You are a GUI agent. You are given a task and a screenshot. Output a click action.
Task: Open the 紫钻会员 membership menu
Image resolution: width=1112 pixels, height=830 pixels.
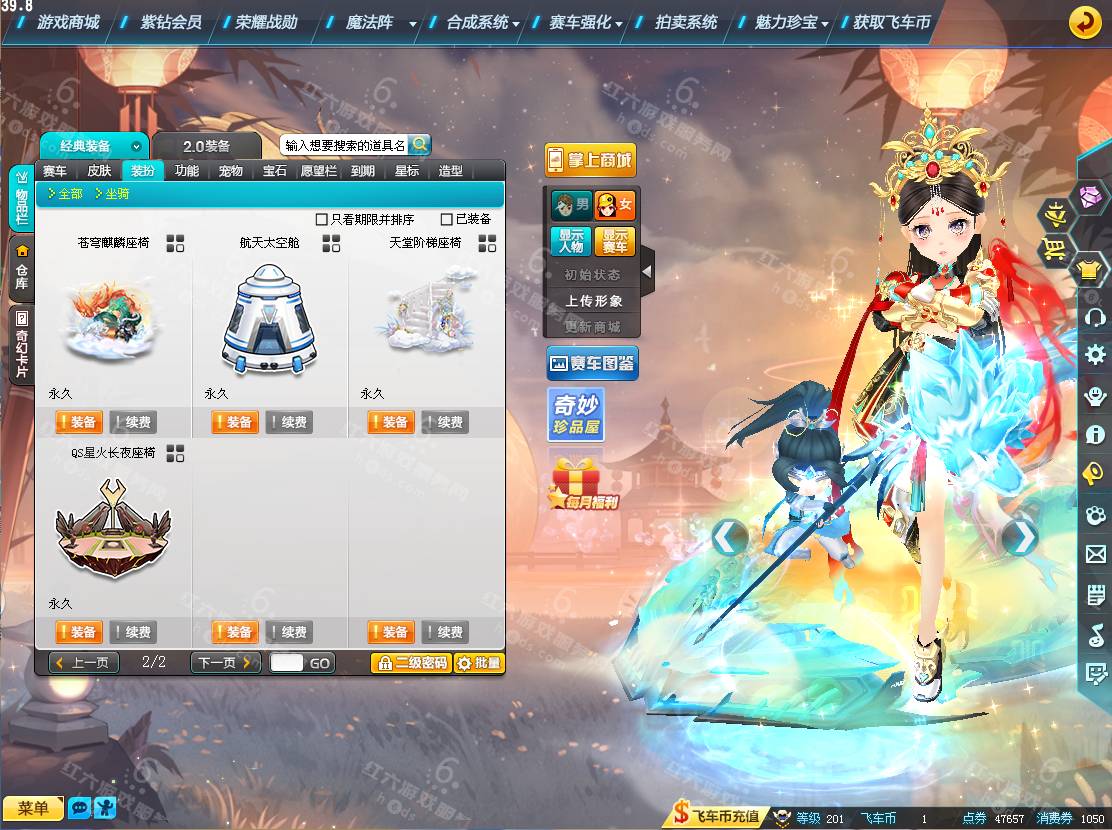pyautogui.click(x=171, y=22)
